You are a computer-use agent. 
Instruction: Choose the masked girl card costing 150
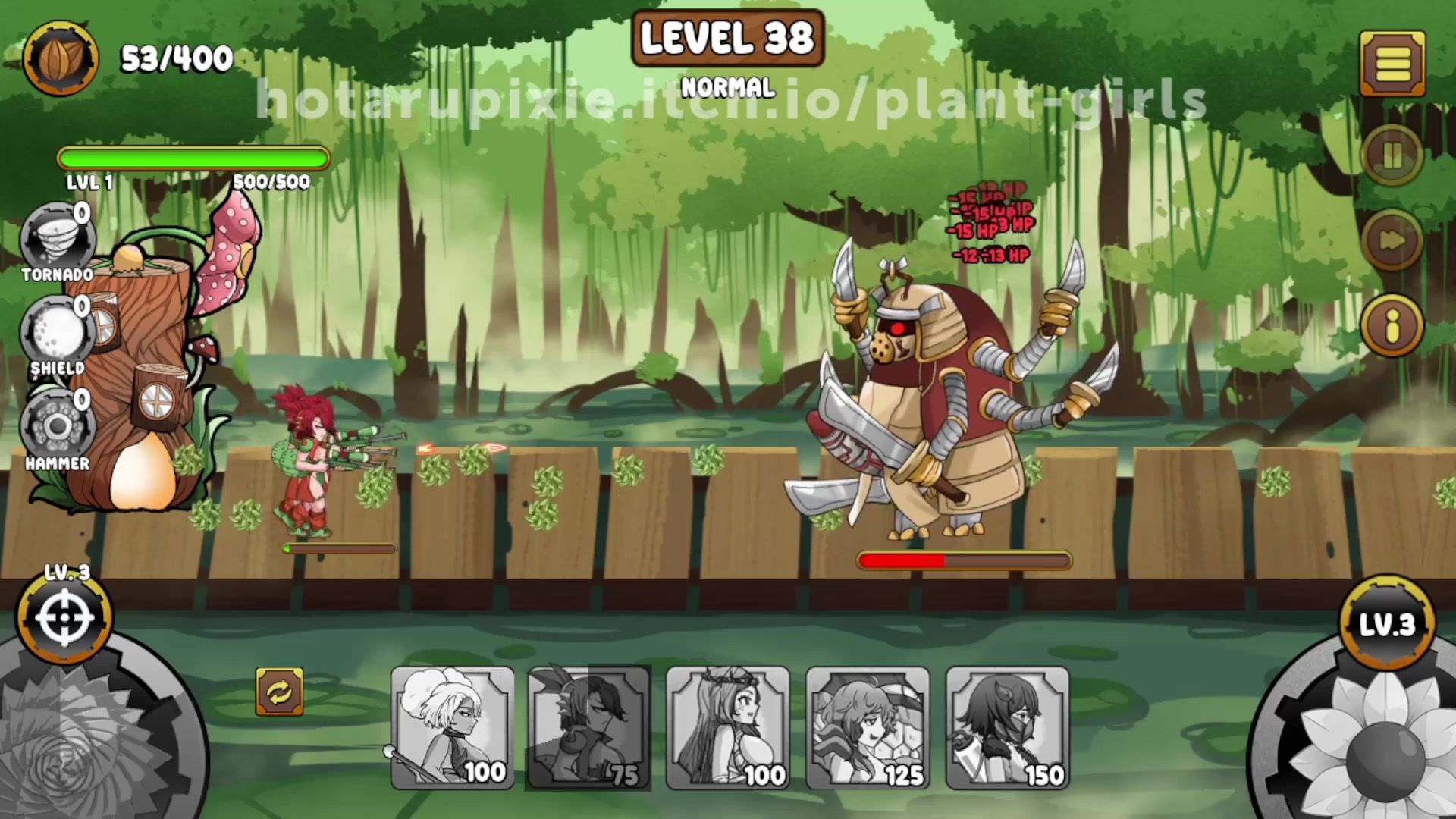[x=1007, y=728]
